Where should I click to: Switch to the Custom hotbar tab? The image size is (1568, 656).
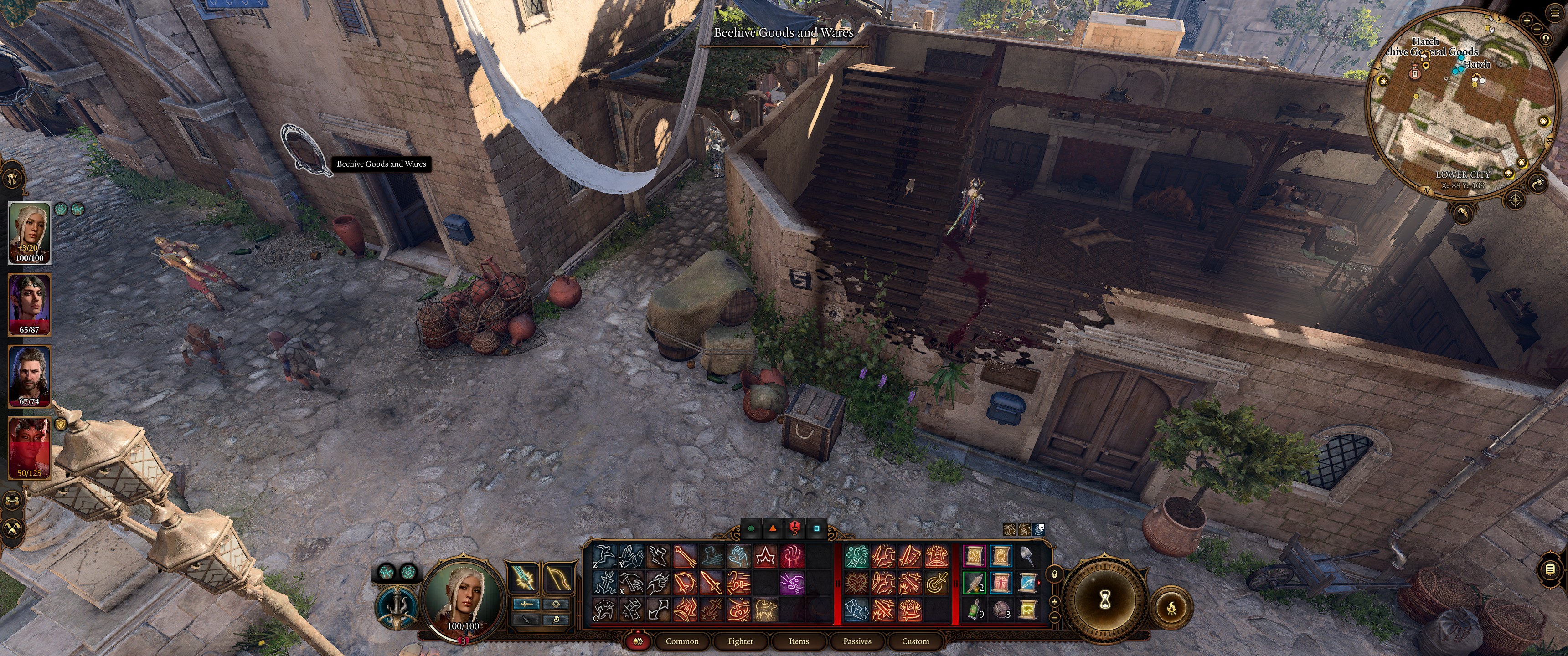(x=915, y=641)
